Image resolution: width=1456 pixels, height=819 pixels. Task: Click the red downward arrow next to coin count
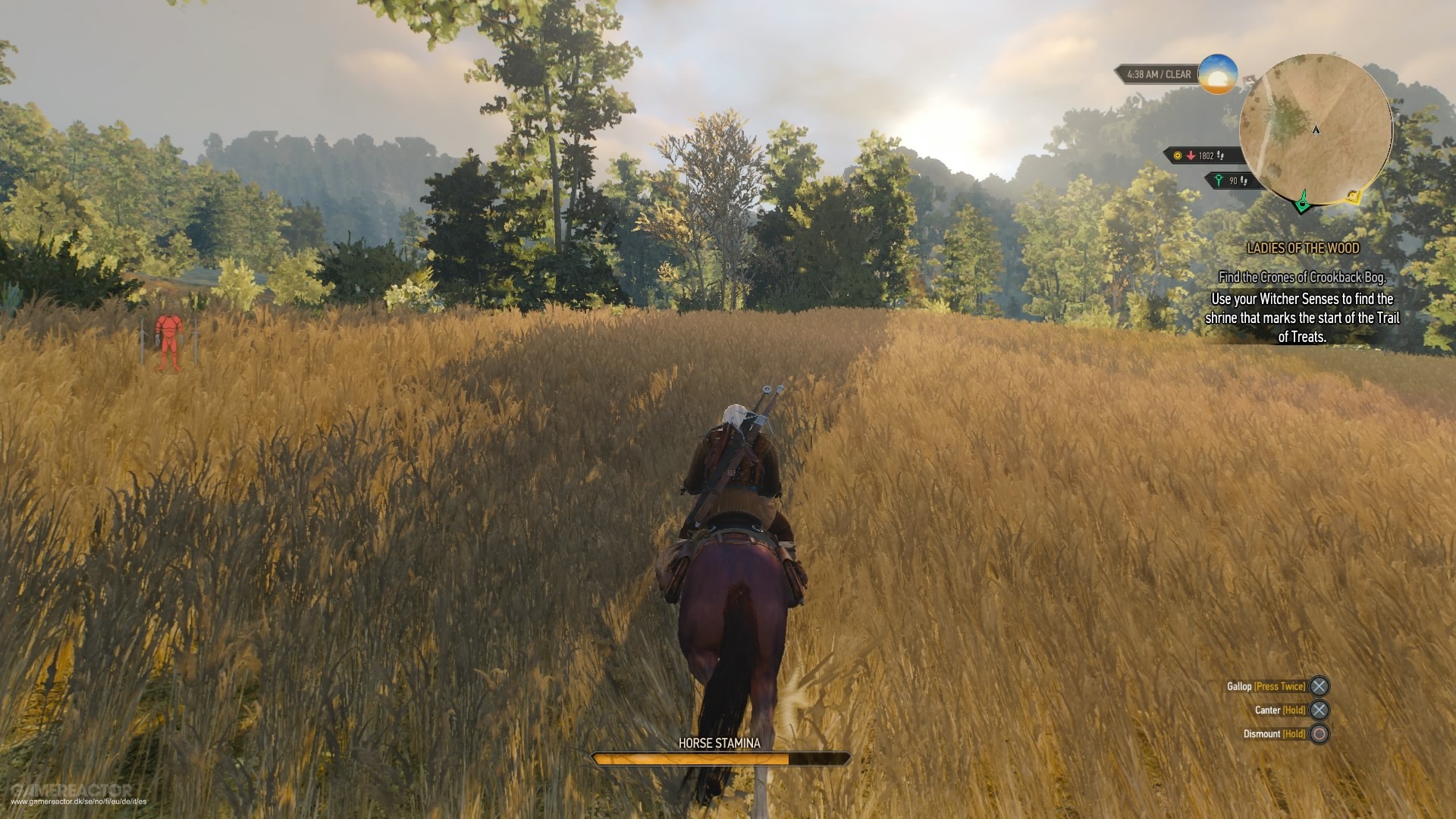(x=1191, y=156)
